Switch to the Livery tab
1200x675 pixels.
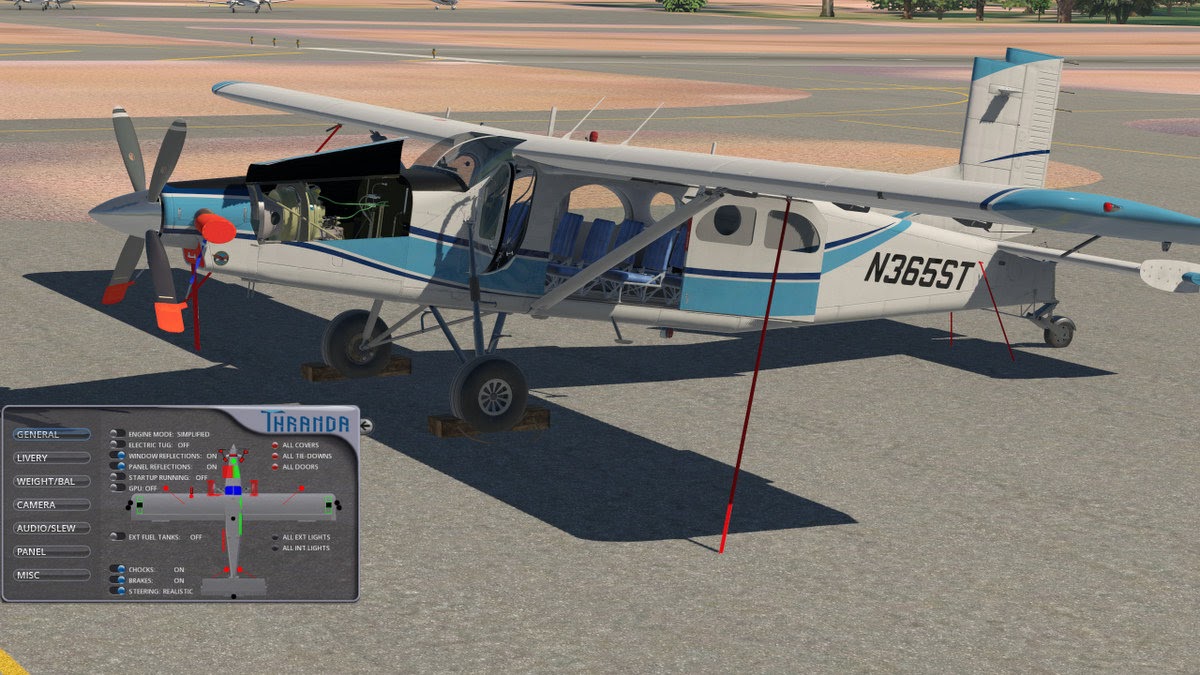(x=51, y=458)
